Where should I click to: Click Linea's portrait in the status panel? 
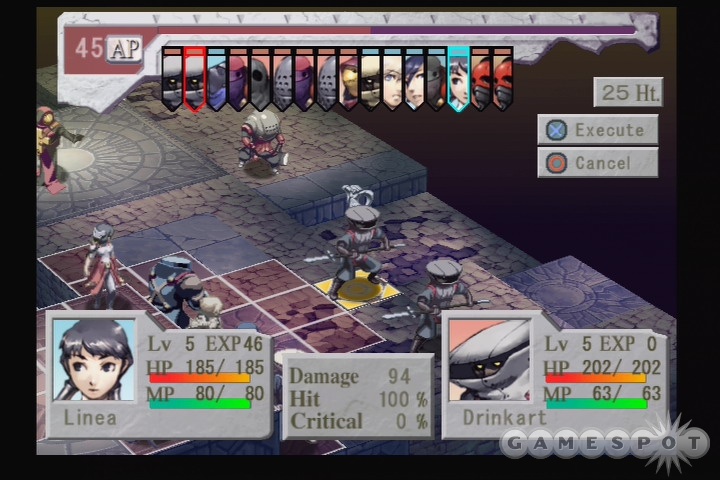coord(93,361)
